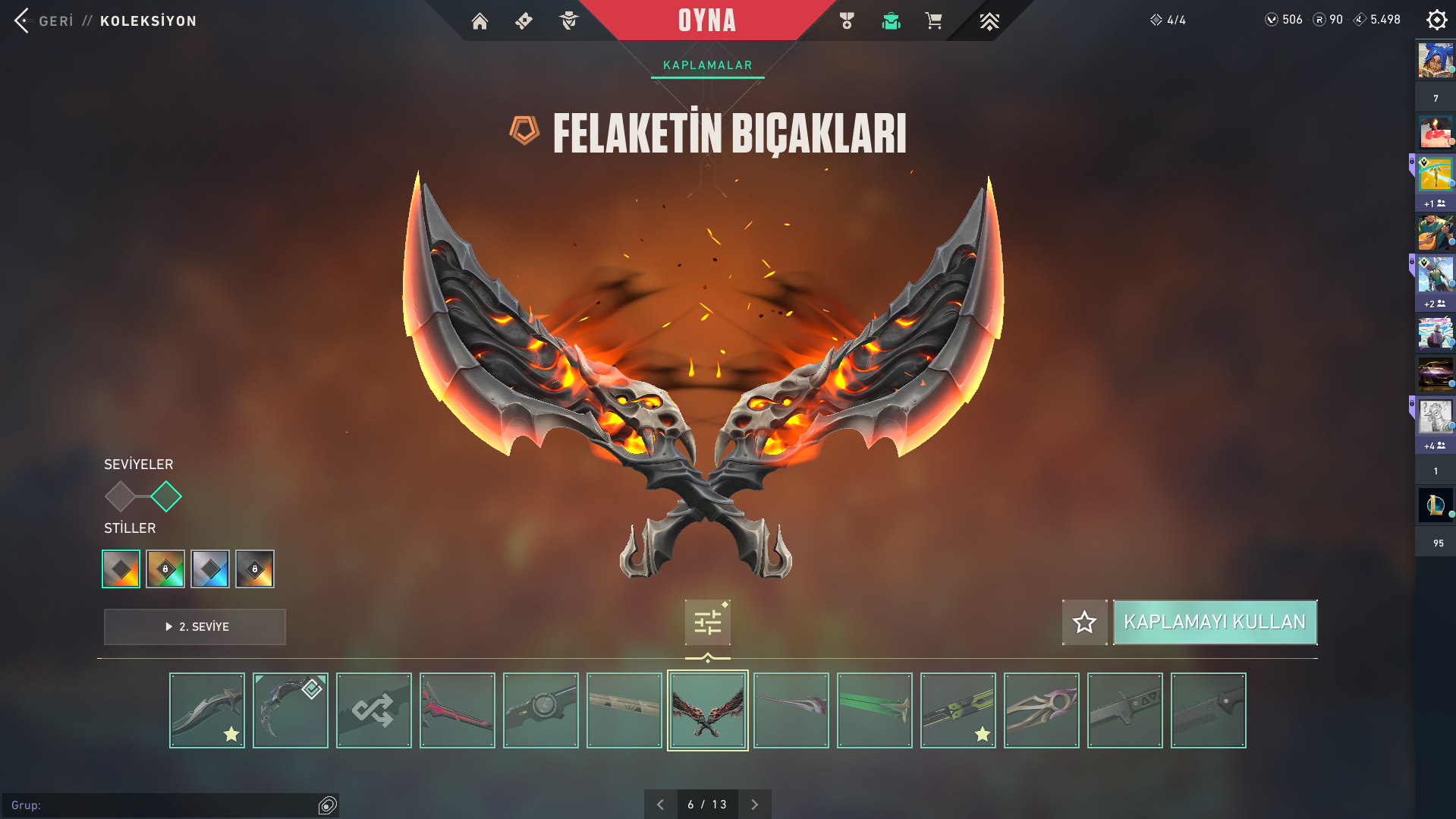
Task: Go to the previous skin page
Action: click(x=660, y=805)
